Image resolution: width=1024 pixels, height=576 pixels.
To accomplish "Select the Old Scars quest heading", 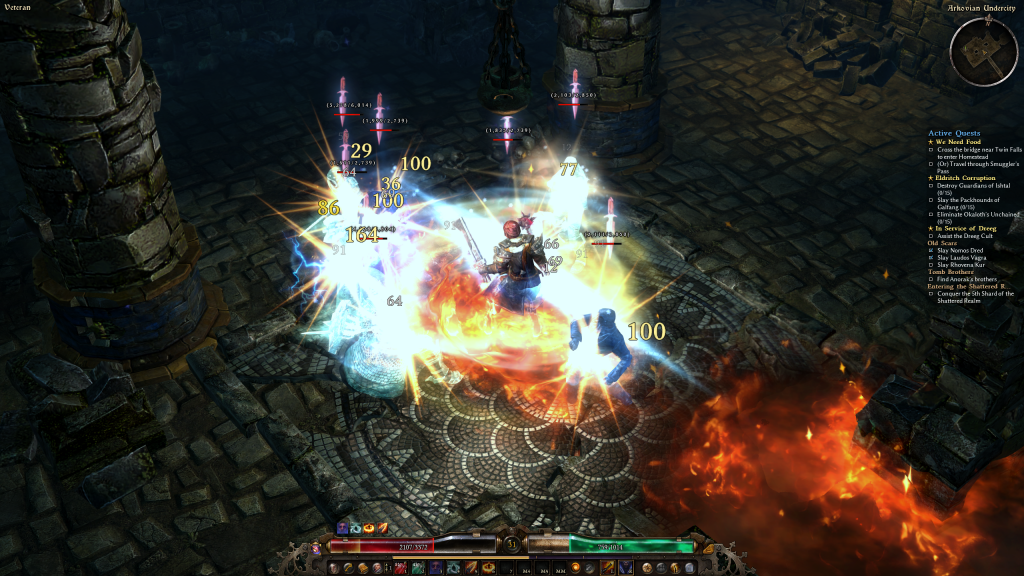I will 942,243.
